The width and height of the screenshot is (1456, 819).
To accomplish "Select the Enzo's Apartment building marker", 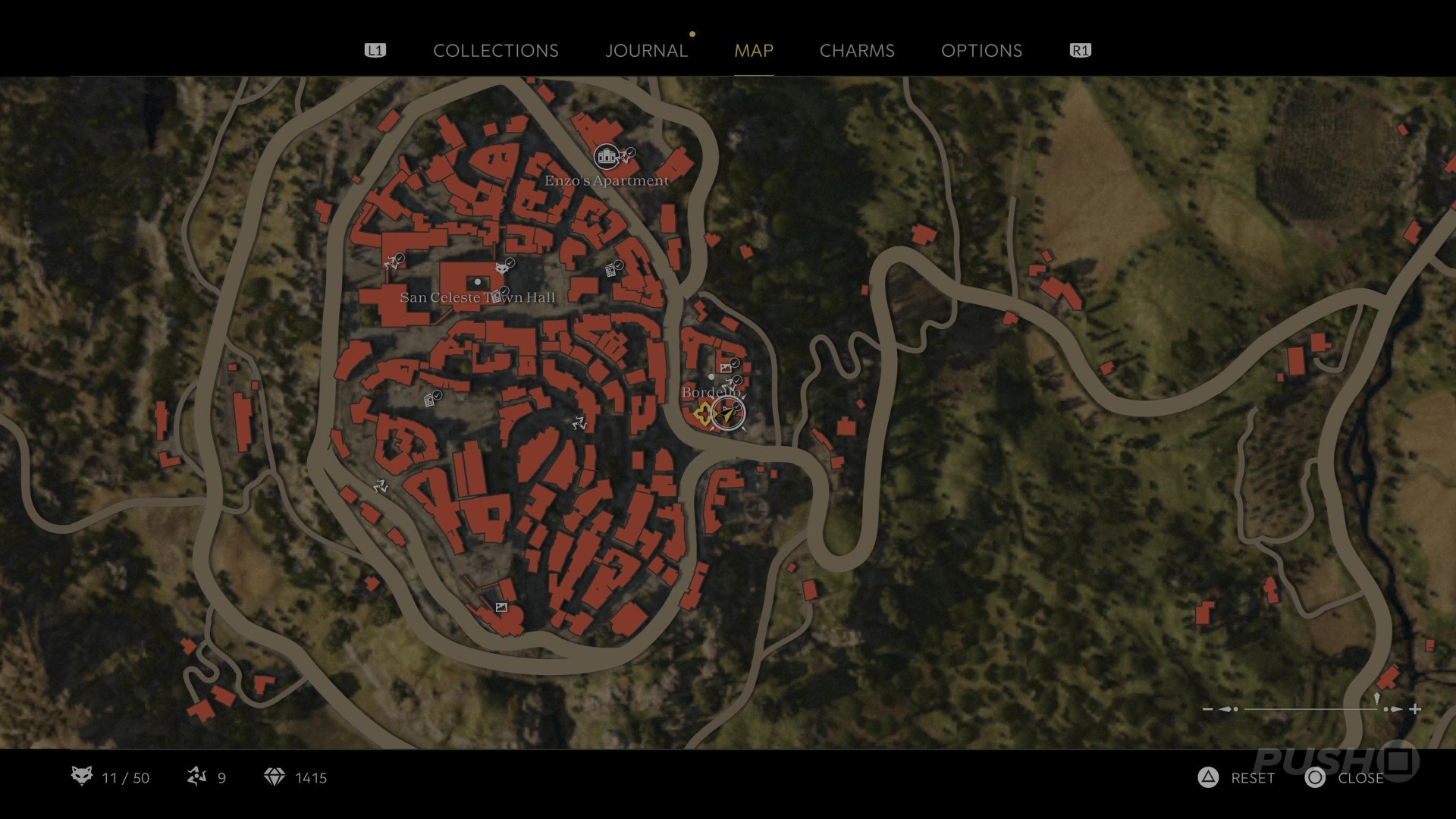I will (x=605, y=157).
